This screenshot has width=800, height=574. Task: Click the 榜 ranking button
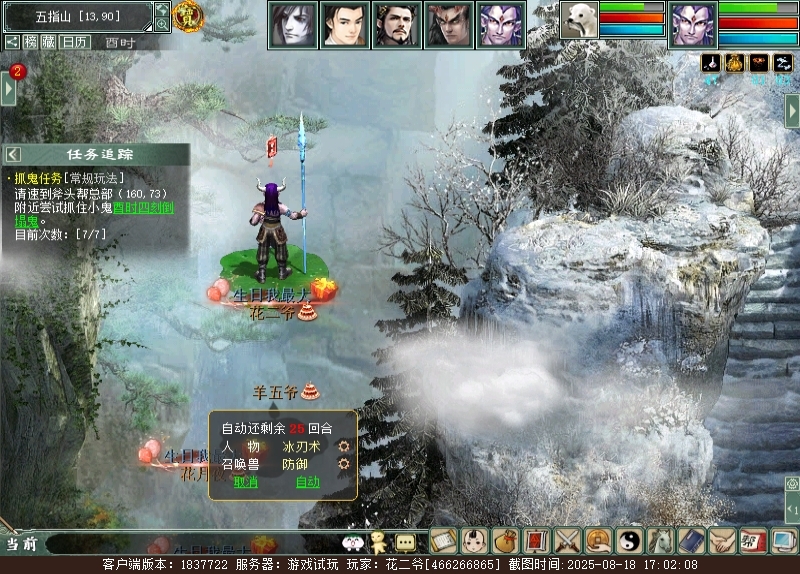coord(32,42)
